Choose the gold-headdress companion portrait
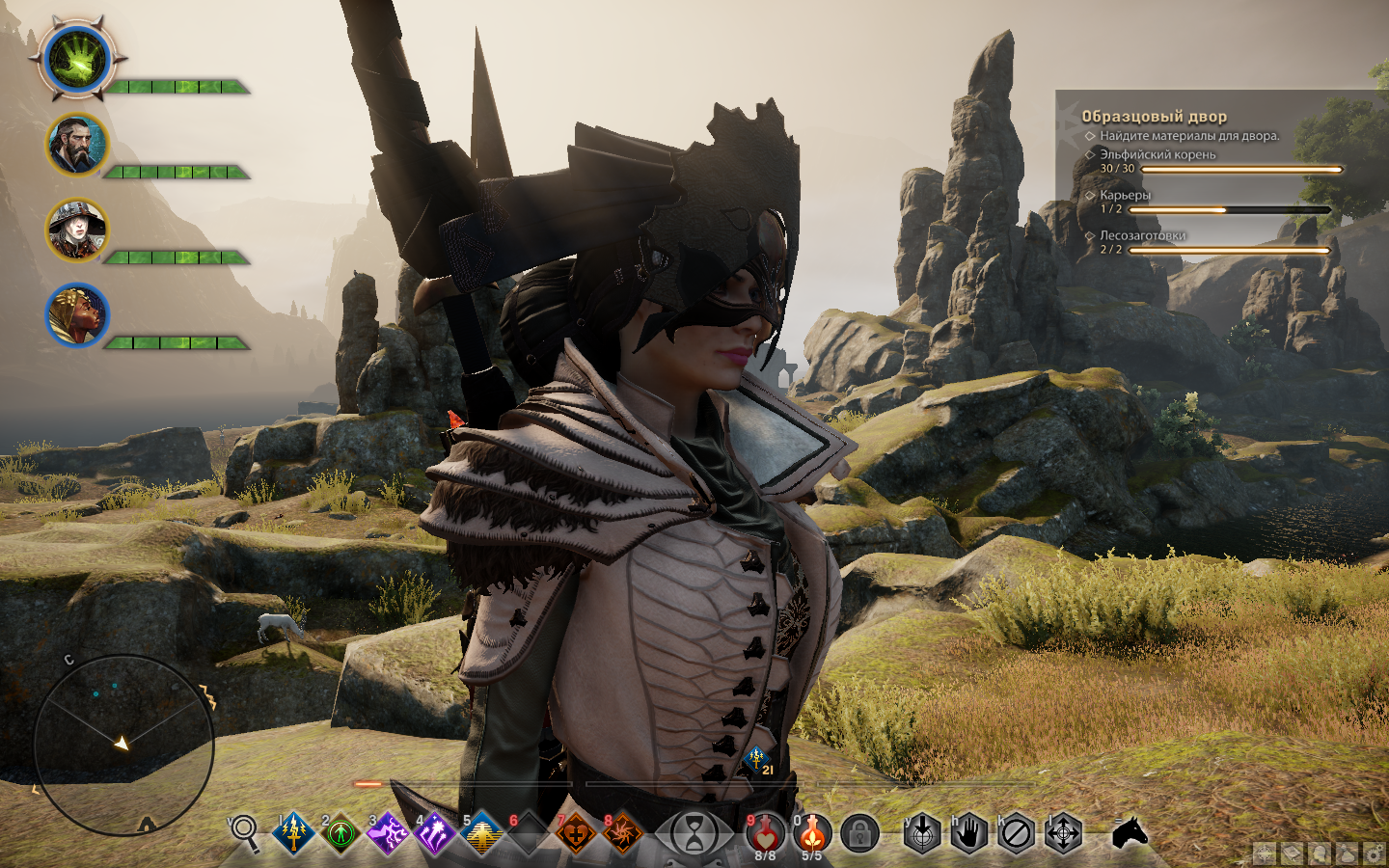The width and height of the screenshot is (1389, 868). click(76, 314)
